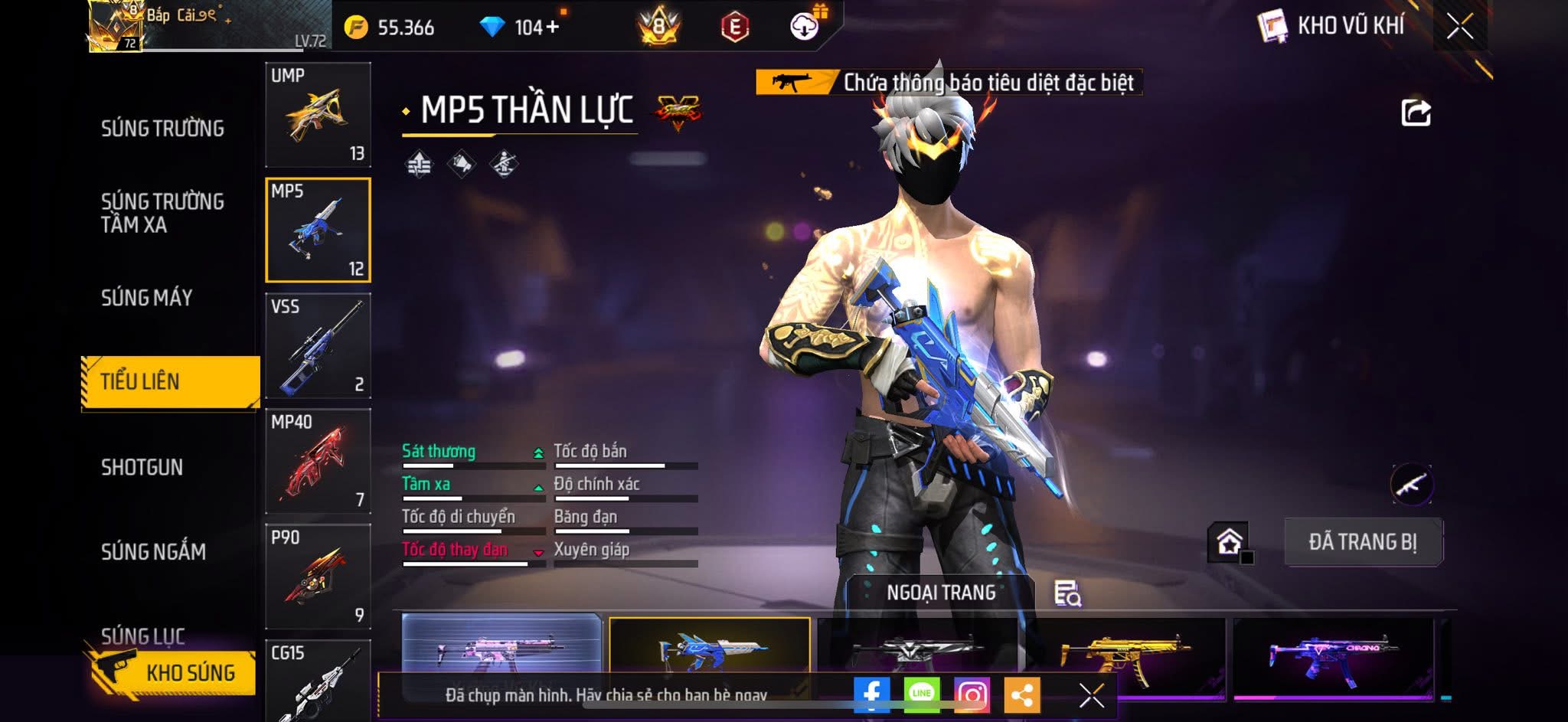Pick the VSS weapon tile

tap(318, 346)
